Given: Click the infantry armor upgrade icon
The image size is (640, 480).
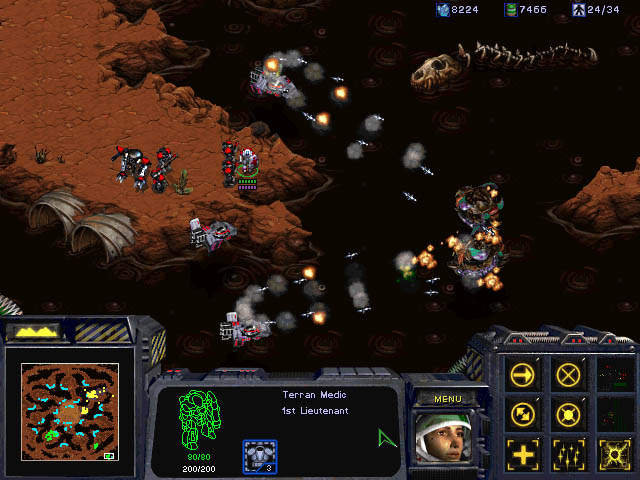Looking at the screenshot, I should (x=260, y=456).
